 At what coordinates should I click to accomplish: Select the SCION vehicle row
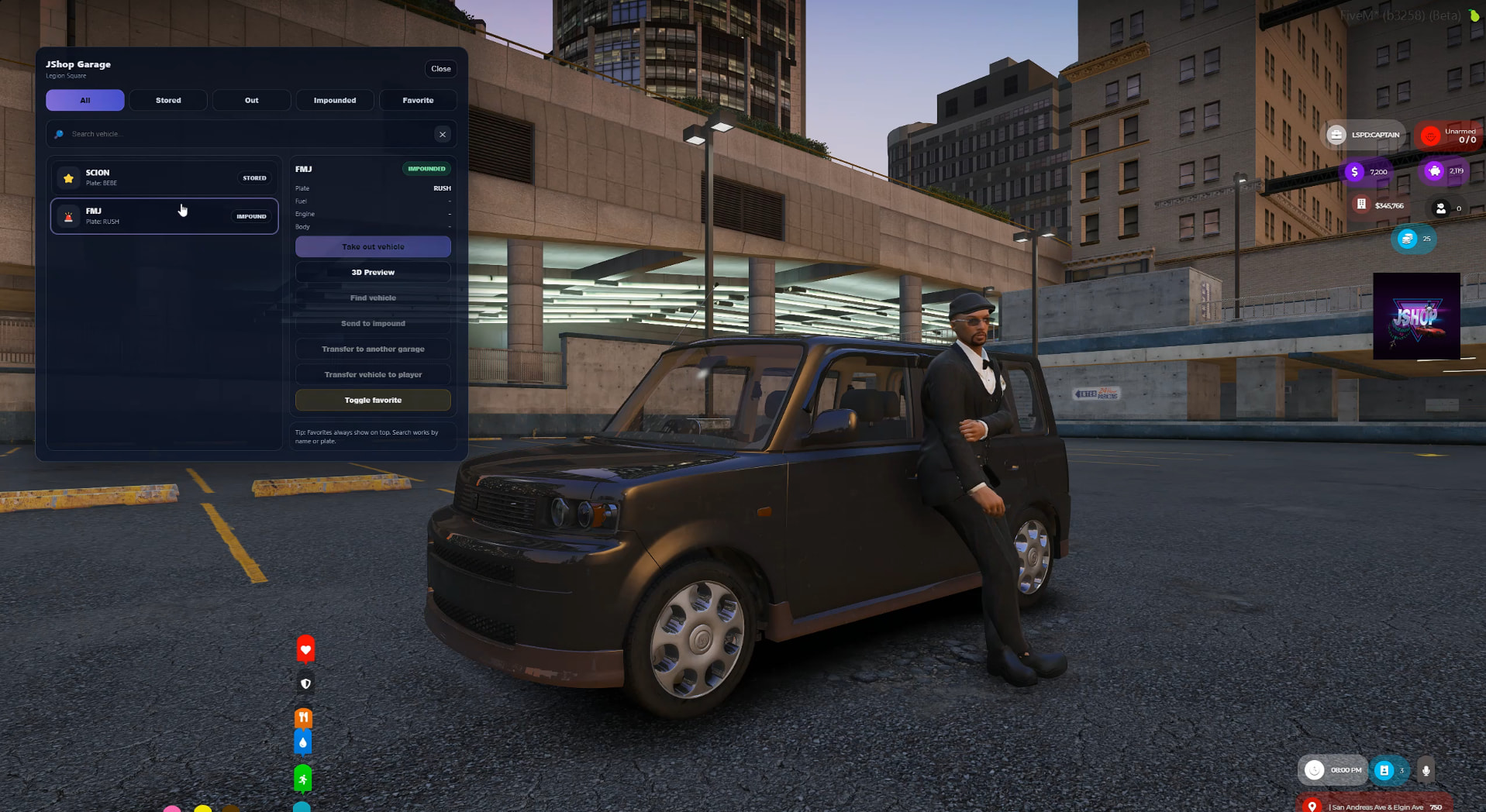pyautogui.click(x=164, y=177)
